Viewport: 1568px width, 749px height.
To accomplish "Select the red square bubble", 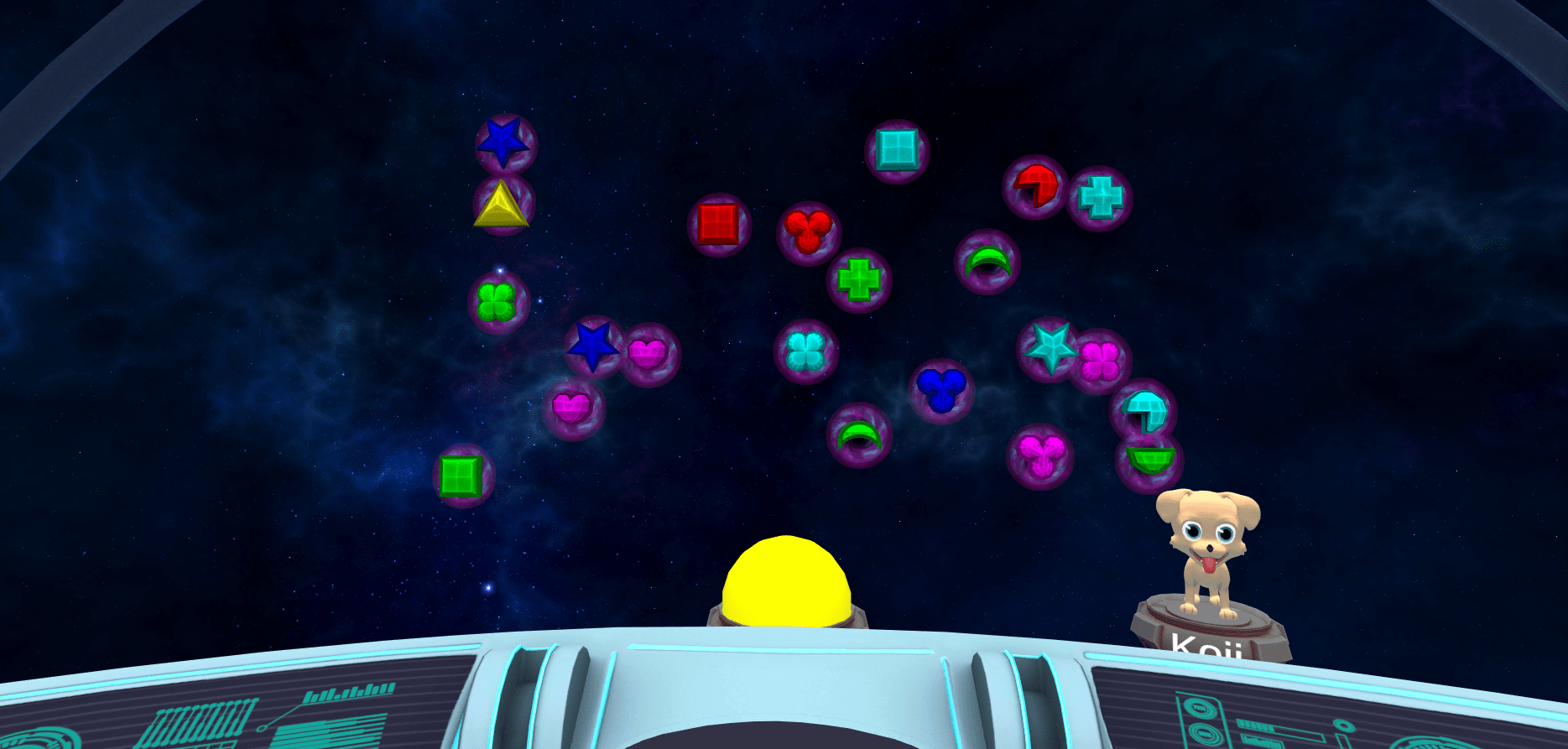I will tap(719, 225).
